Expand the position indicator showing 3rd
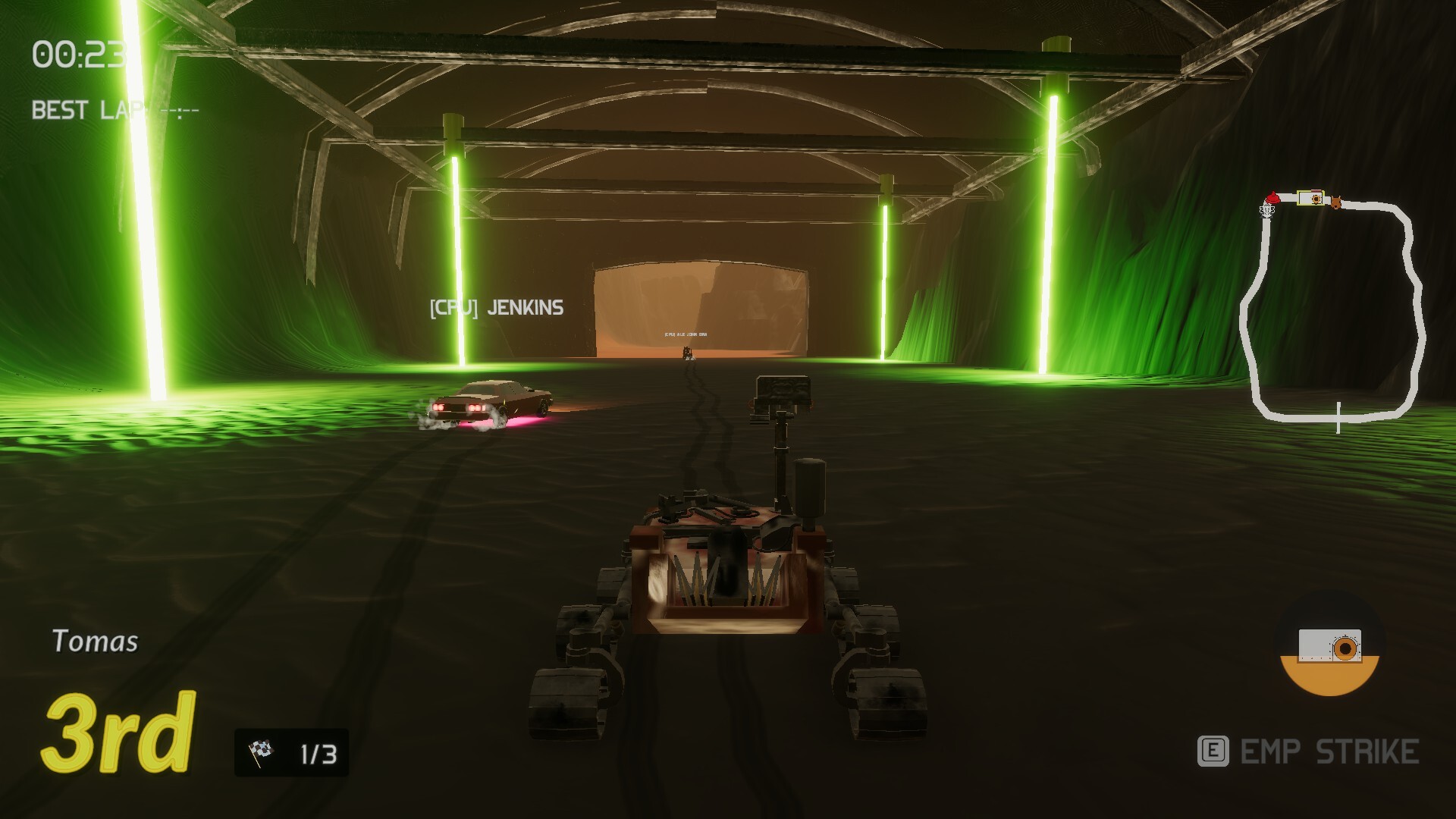The width and height of the screenshot is (1456, 819). (118, 733)
